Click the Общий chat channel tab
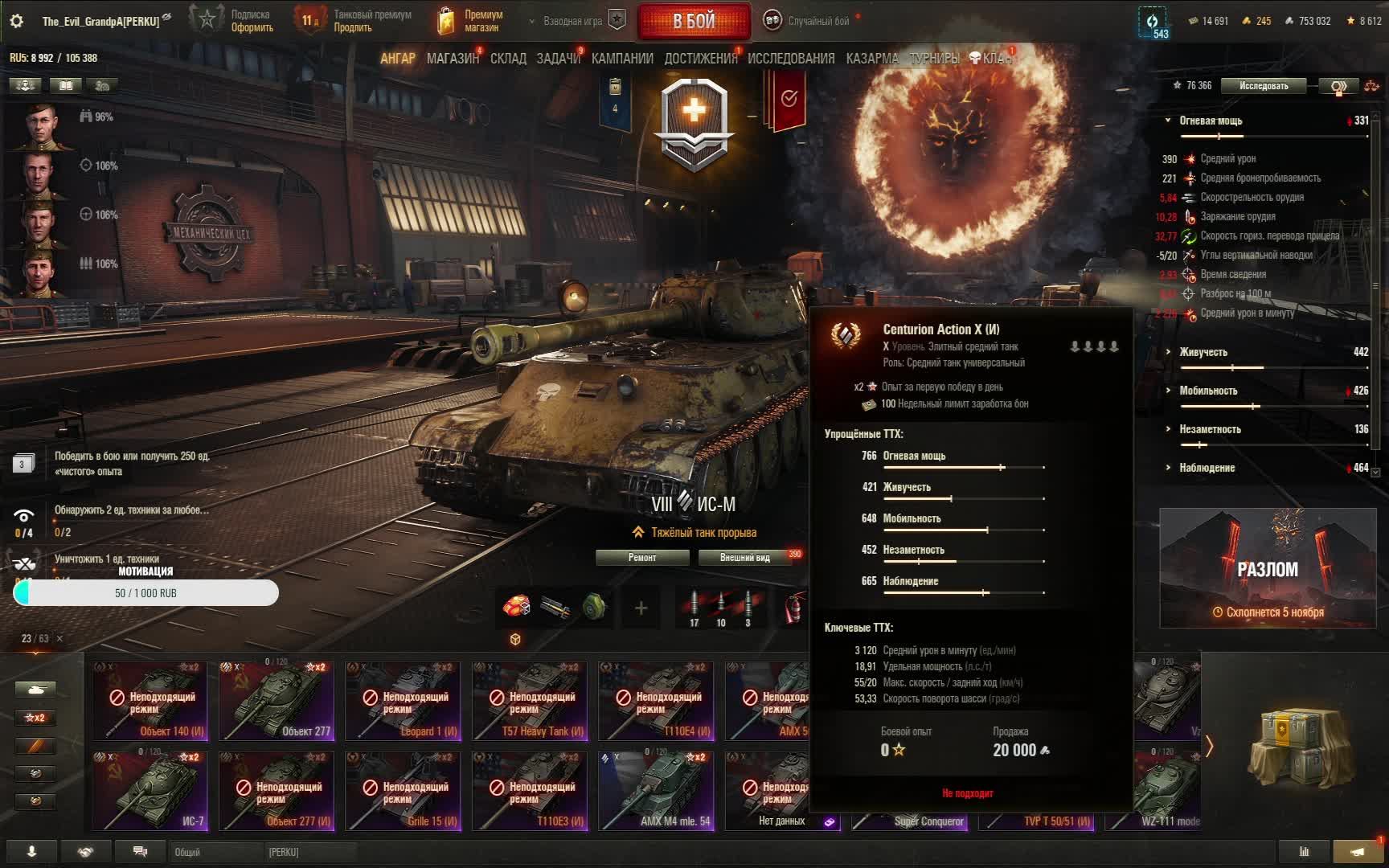This screenshot has height=868, width=1389. 215,852
